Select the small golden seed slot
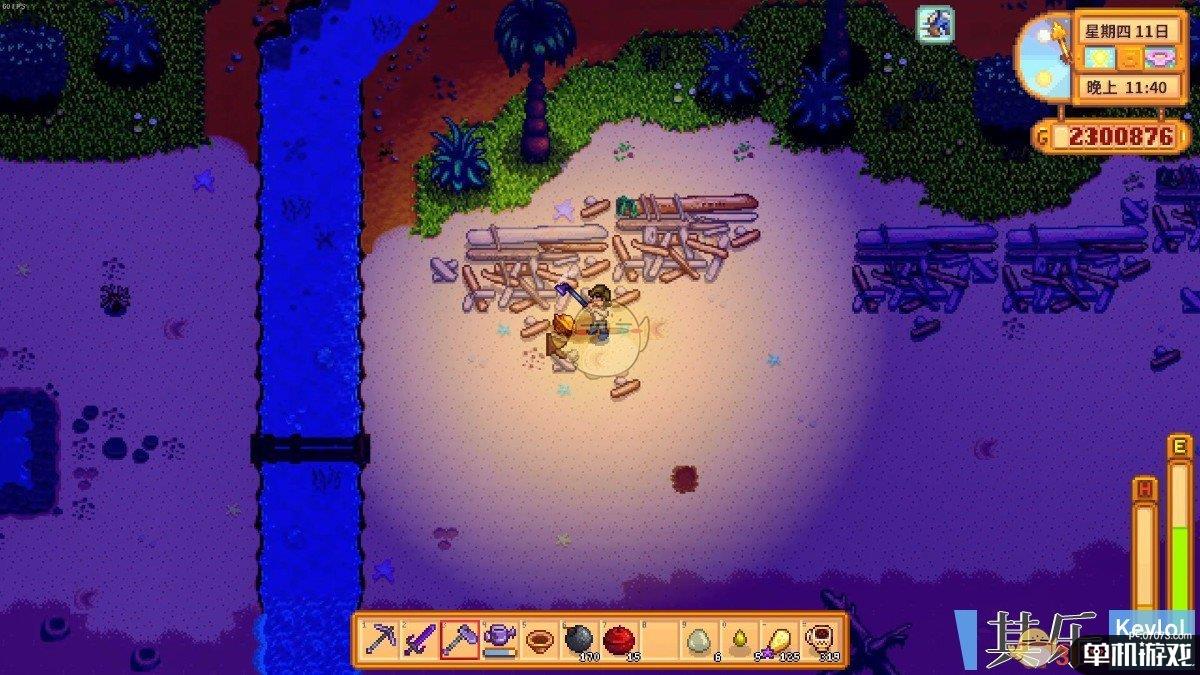1200x675 pixels. pos(740,639)
